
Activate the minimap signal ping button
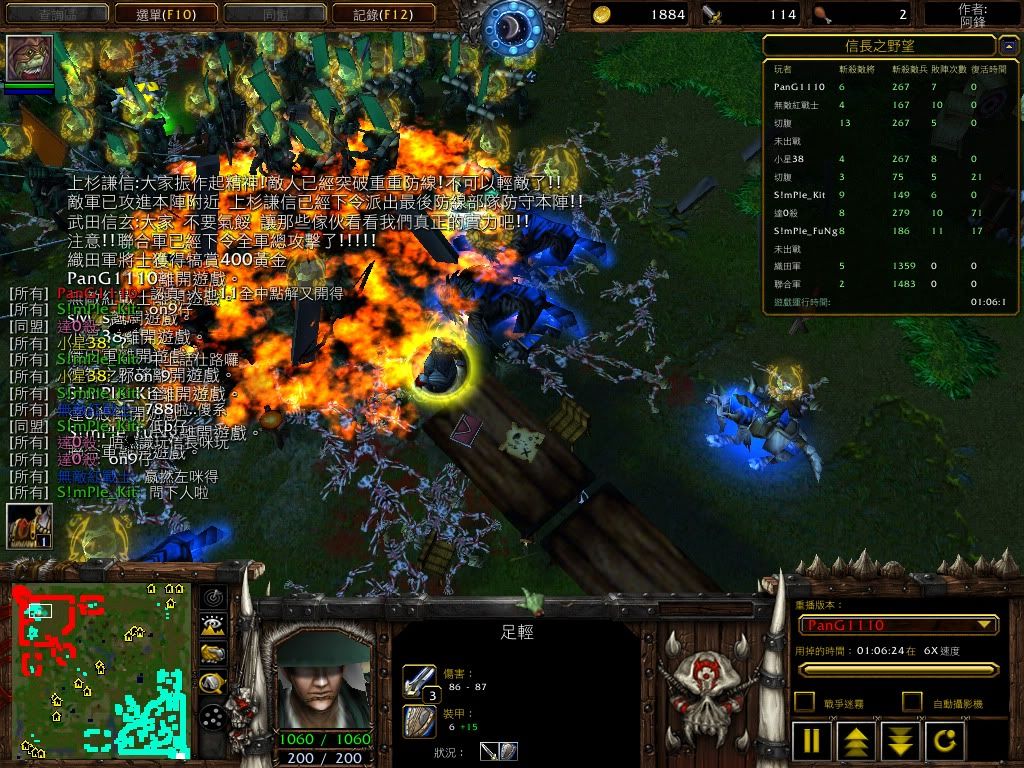click(x=211, y=598)
